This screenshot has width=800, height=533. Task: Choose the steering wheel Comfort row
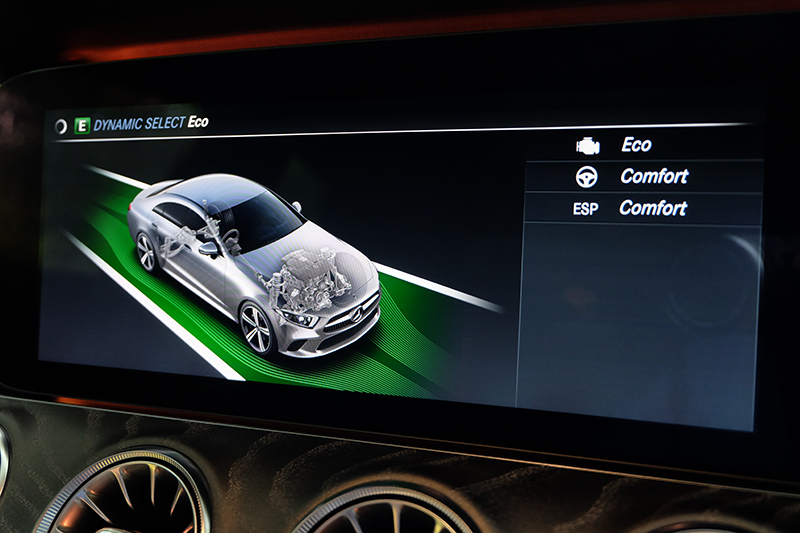[640, 176]
